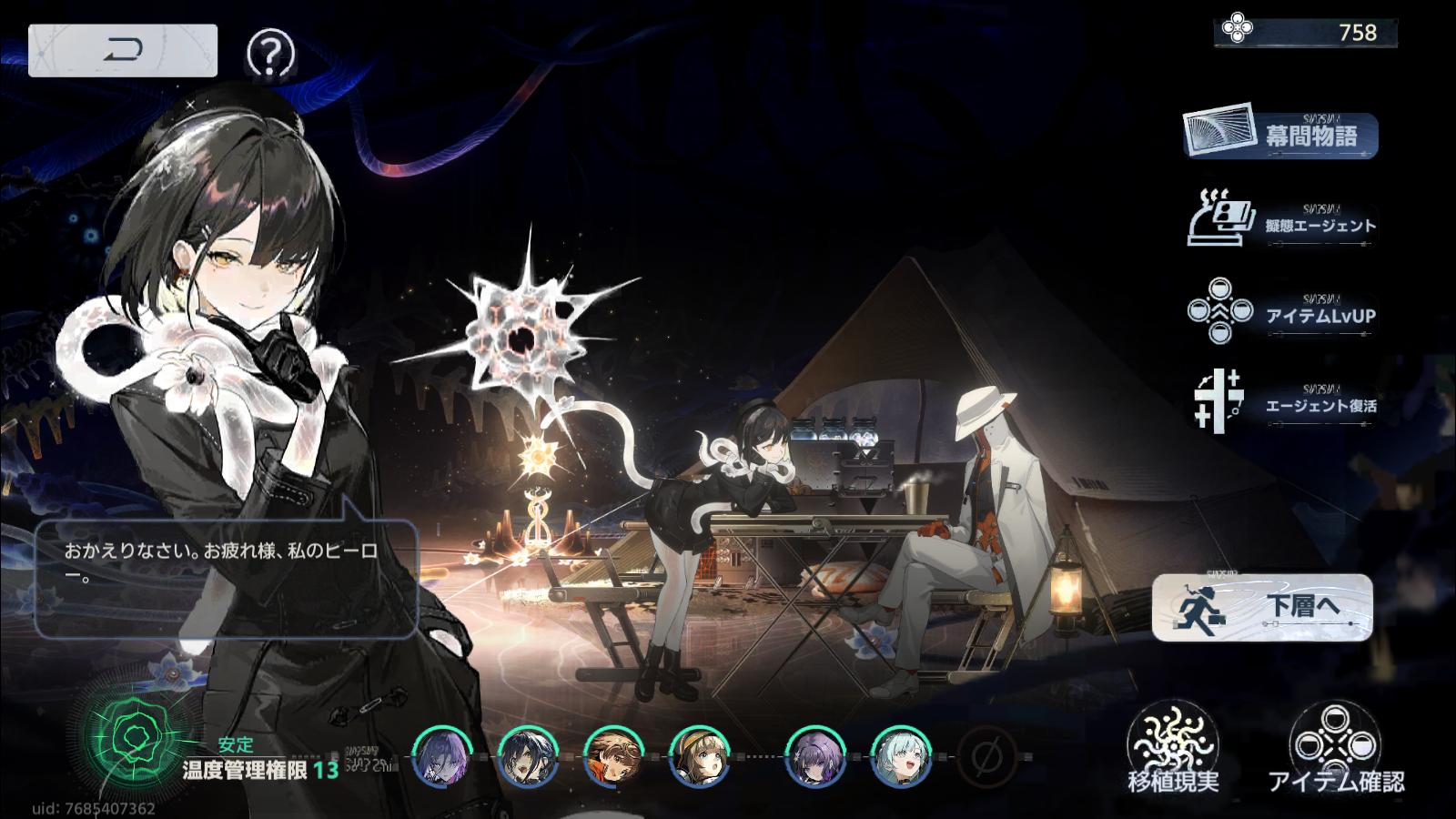Open the question mark help icon
The image size is (1456, 819).
coord(270,55)
